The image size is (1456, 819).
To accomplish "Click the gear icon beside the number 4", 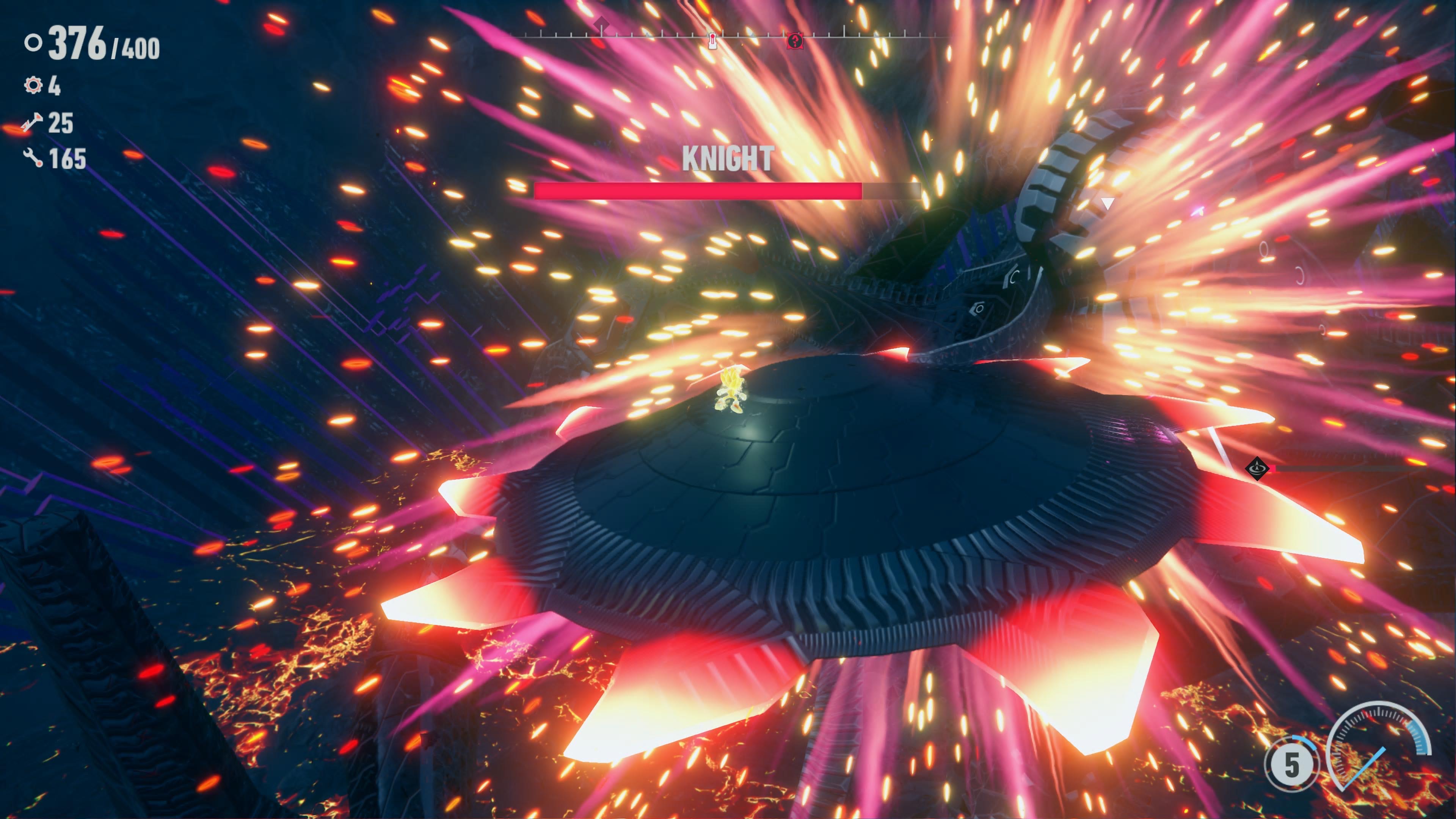I will tap(33, 85).
